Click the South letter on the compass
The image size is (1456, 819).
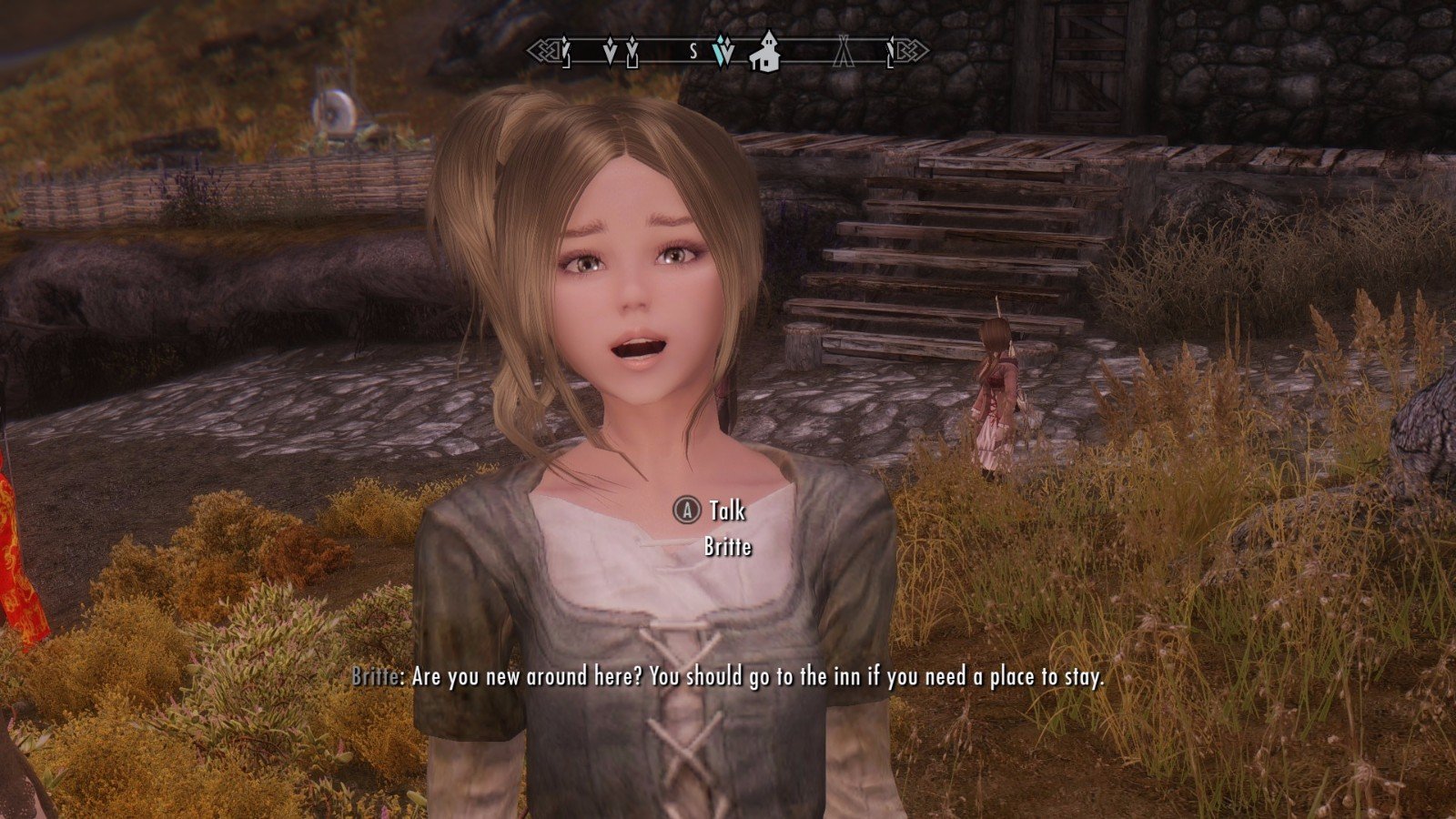tap(693, 52)
